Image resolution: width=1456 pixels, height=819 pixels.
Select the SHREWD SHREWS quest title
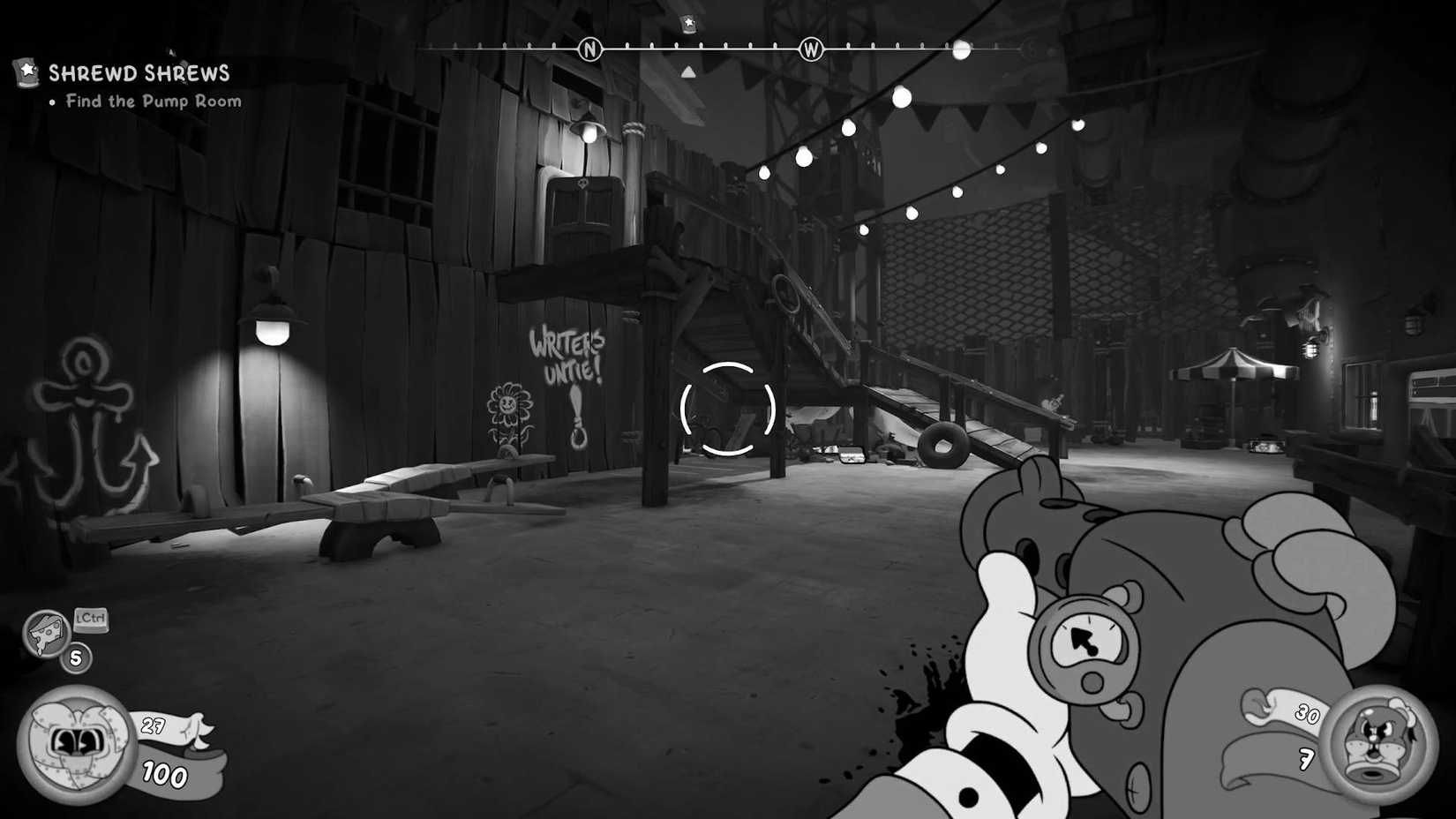click(x=139, y=73)
